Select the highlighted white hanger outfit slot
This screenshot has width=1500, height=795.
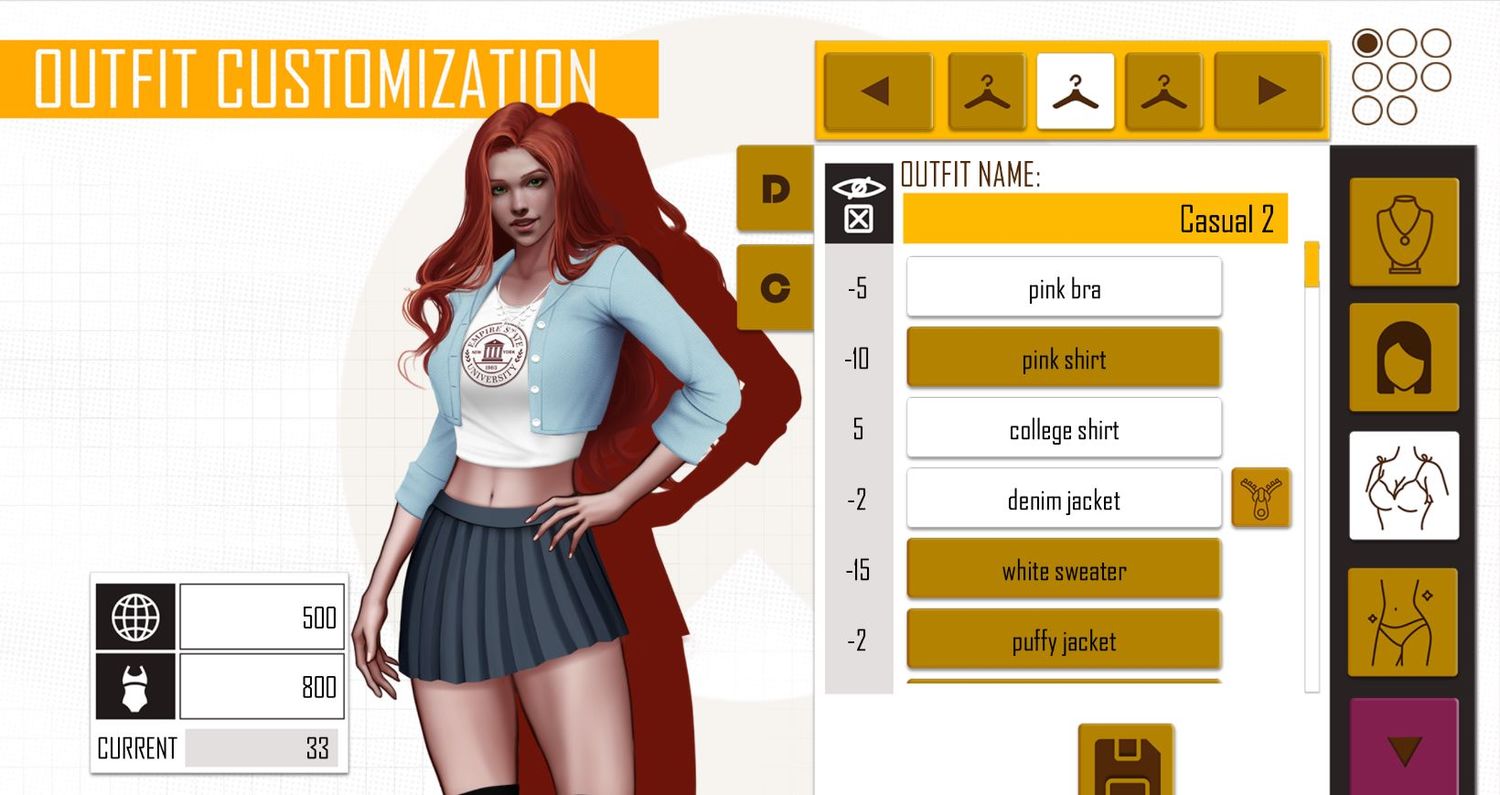click(1075, 92)
